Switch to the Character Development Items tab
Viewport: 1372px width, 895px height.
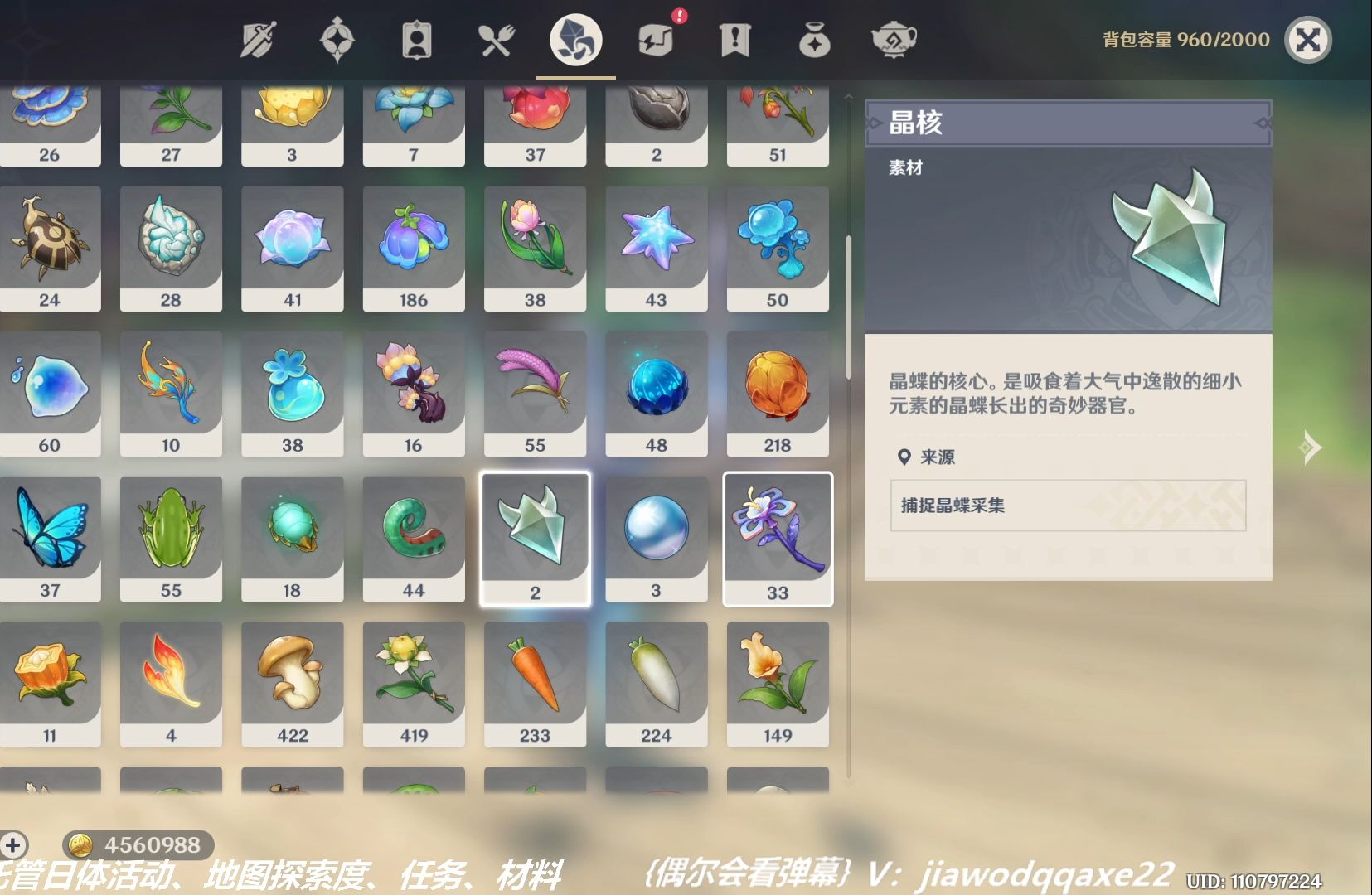pos(415,37)
